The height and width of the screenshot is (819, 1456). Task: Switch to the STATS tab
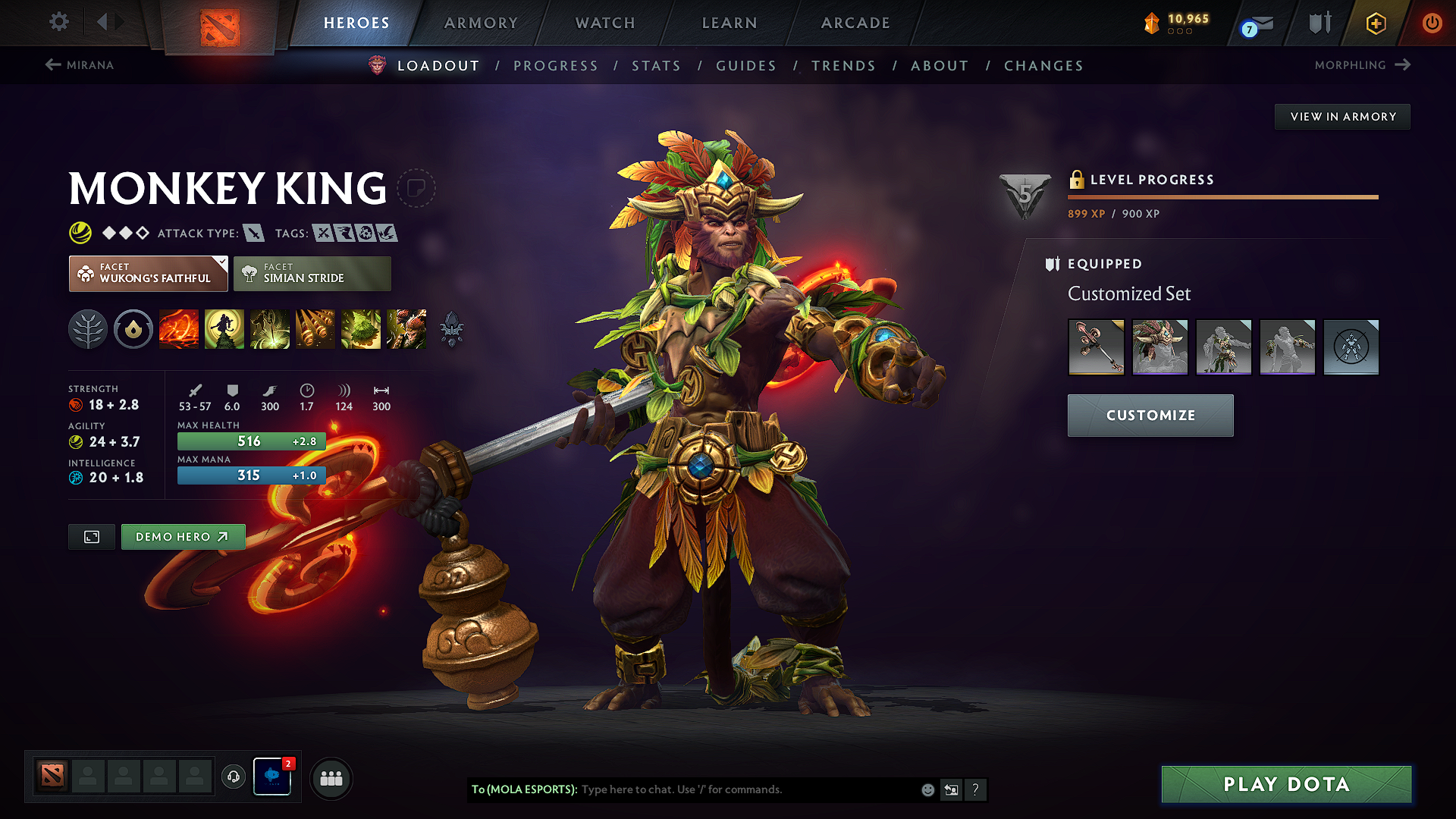click(x=656, y=66)
